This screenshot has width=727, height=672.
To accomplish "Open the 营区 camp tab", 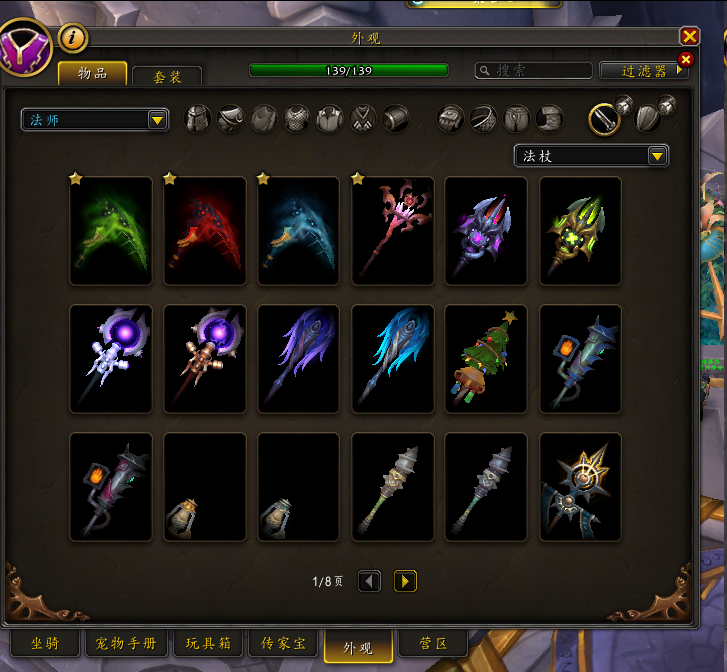I will tap(431, 643).
